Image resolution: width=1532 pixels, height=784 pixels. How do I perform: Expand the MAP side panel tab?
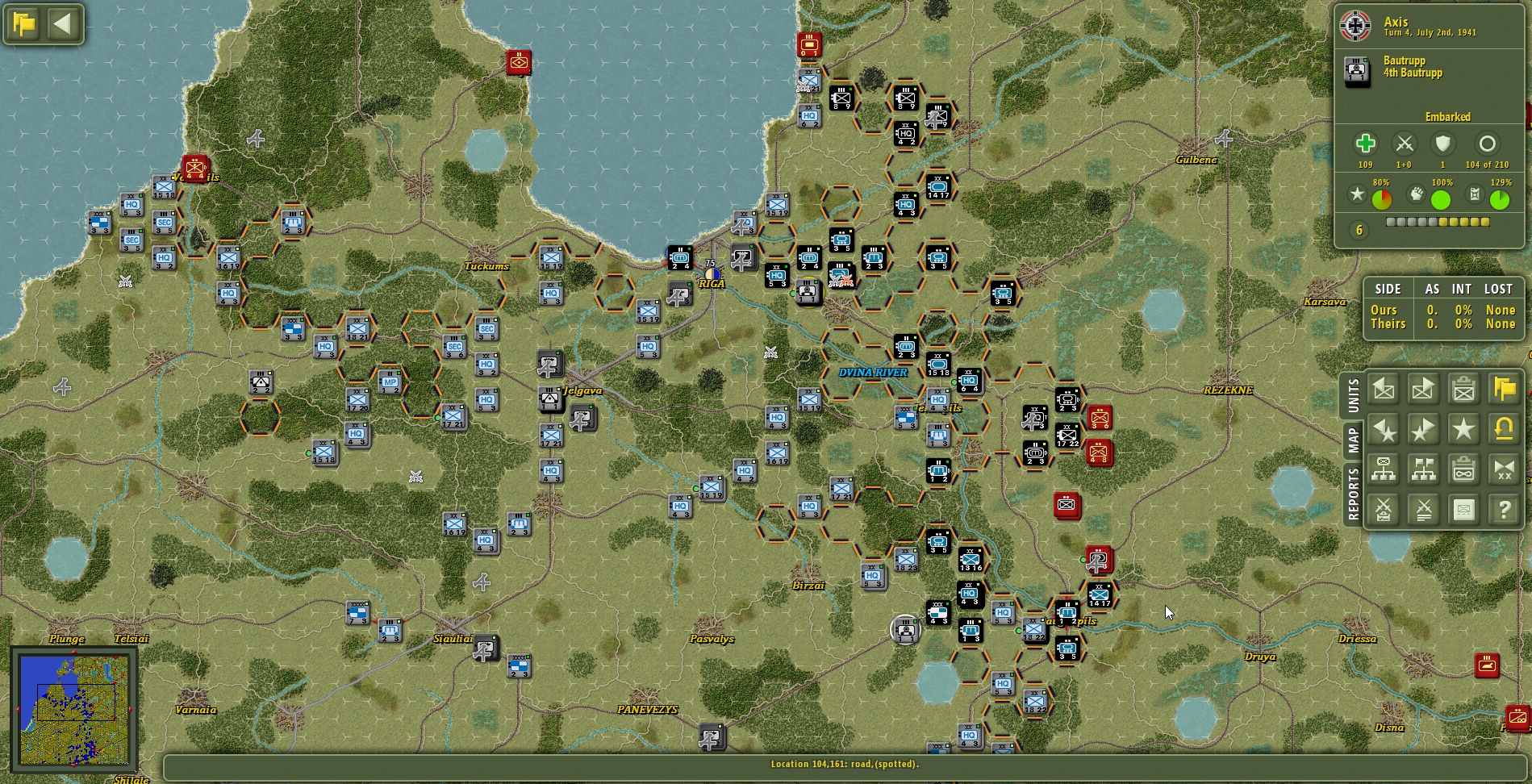point(1352,440)
